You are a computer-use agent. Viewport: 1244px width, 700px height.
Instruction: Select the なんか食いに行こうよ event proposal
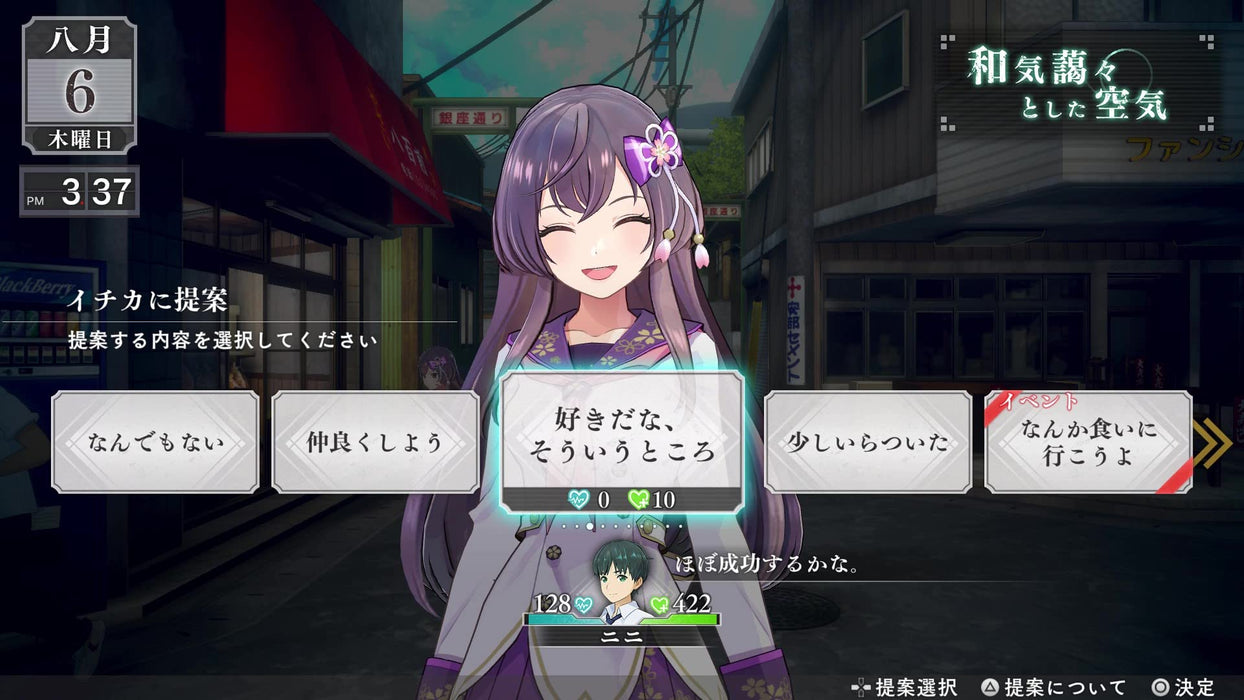(x=1088, y=441)
